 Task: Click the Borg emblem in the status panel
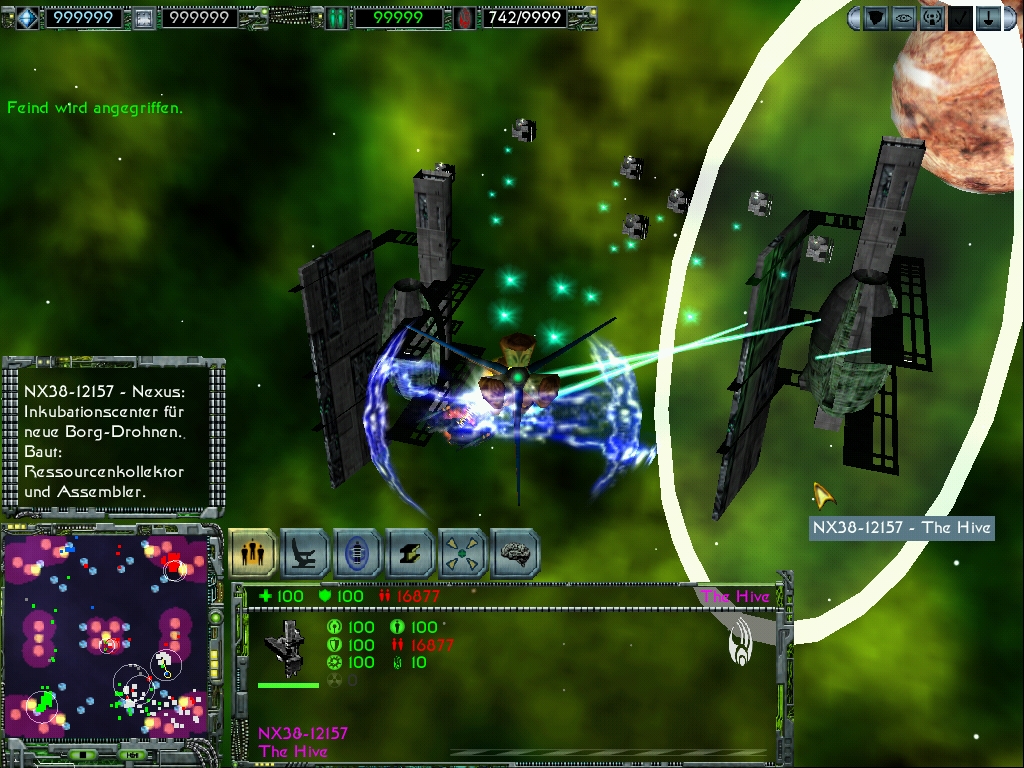coord(744,640)
